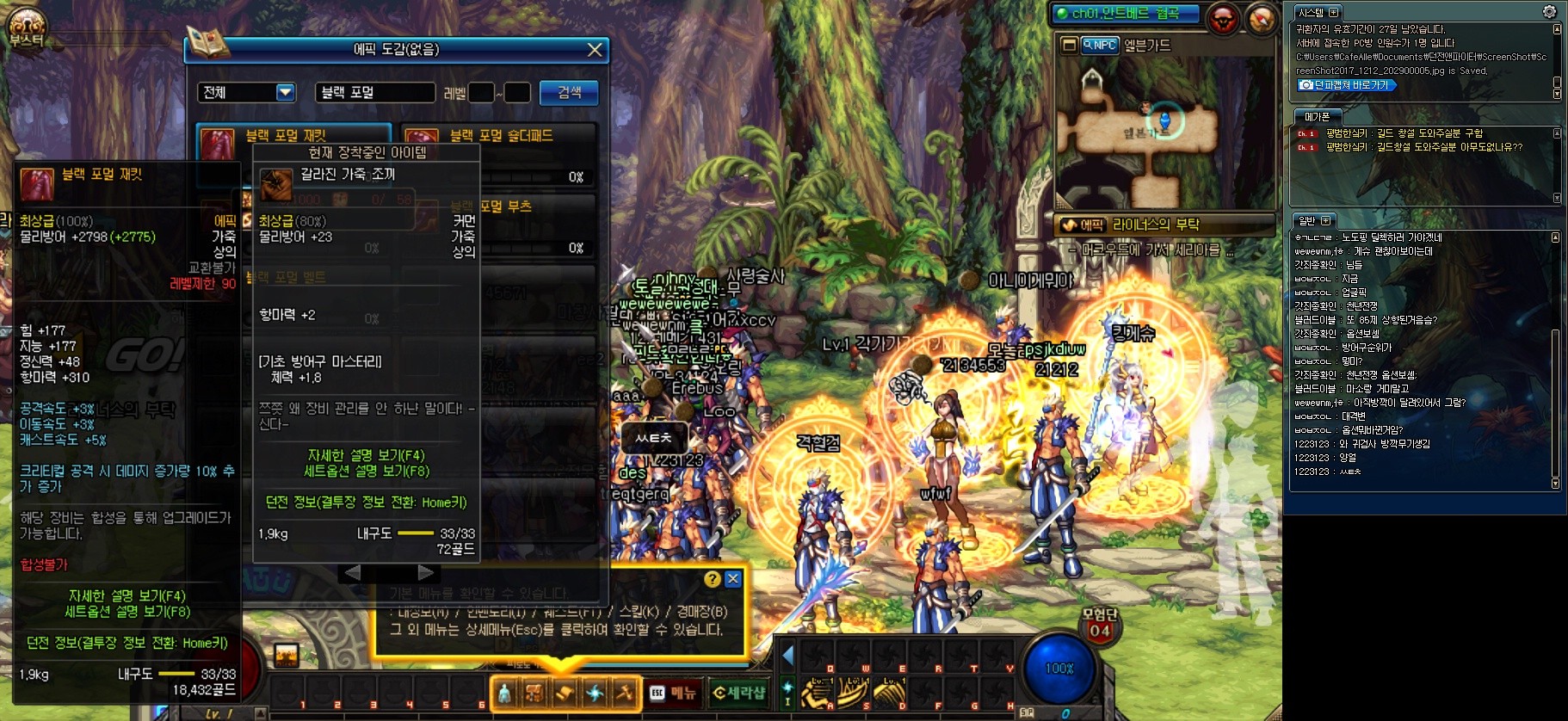Viewport: 1568px width, 721px height.
Task: Open the auction house hammer icon
Action: [x=625, y=693]
